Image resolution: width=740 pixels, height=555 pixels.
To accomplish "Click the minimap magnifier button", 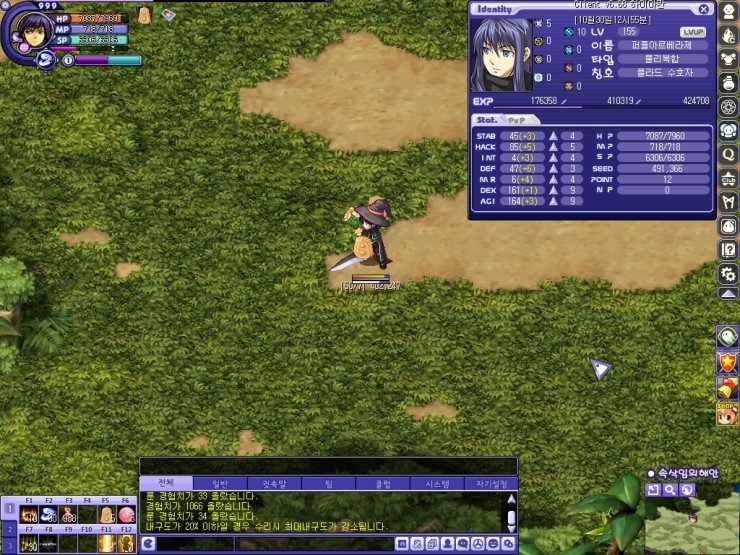I will click(x=670, y=490).
